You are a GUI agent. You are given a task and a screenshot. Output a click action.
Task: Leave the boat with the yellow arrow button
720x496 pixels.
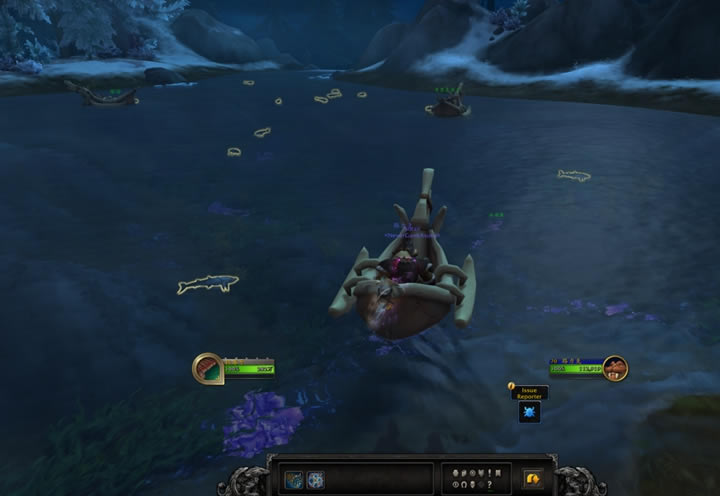533,479
